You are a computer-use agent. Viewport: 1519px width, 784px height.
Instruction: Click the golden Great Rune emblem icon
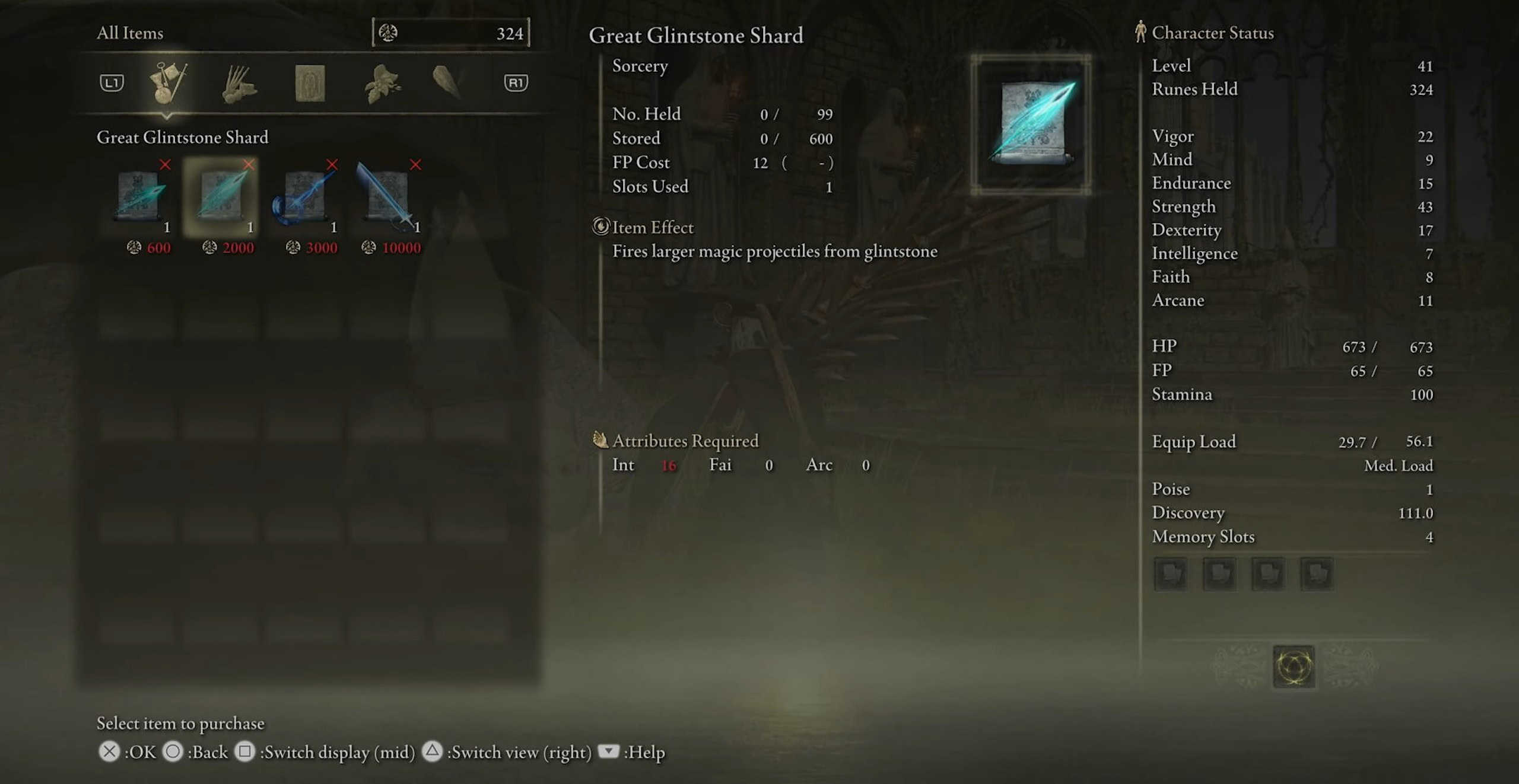[x=1294, y=667]
